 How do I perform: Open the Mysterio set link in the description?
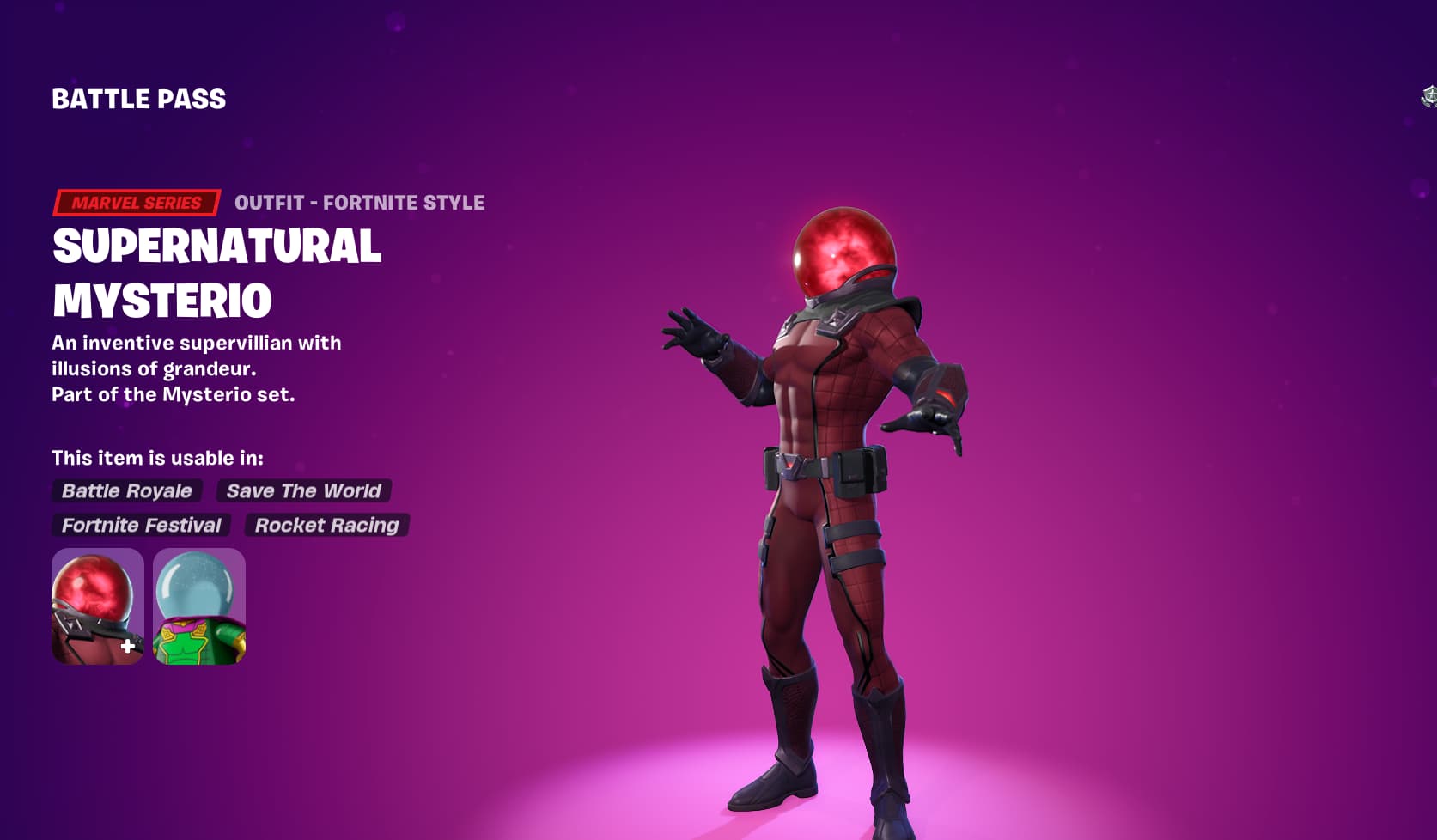221,394
